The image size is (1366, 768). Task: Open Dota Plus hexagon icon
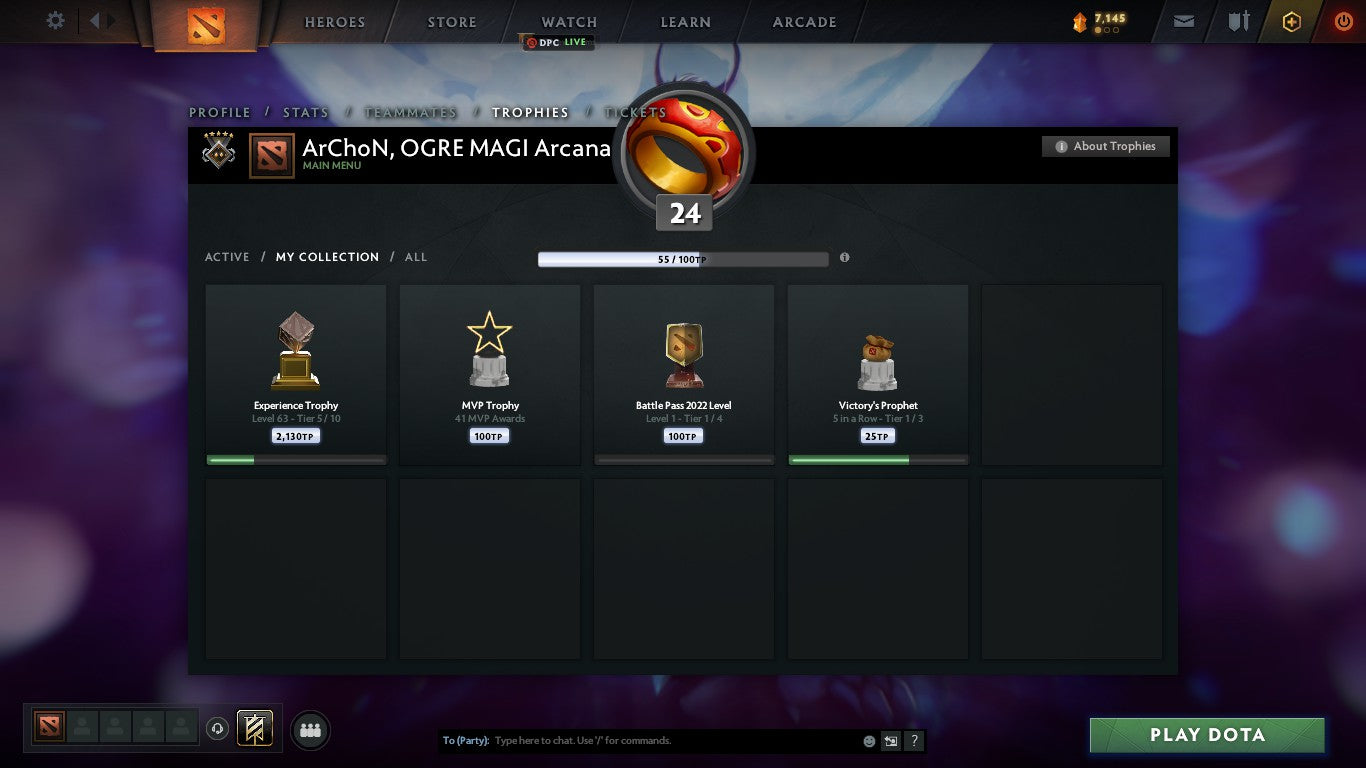pyautogui.click(x=1291, y=20)
